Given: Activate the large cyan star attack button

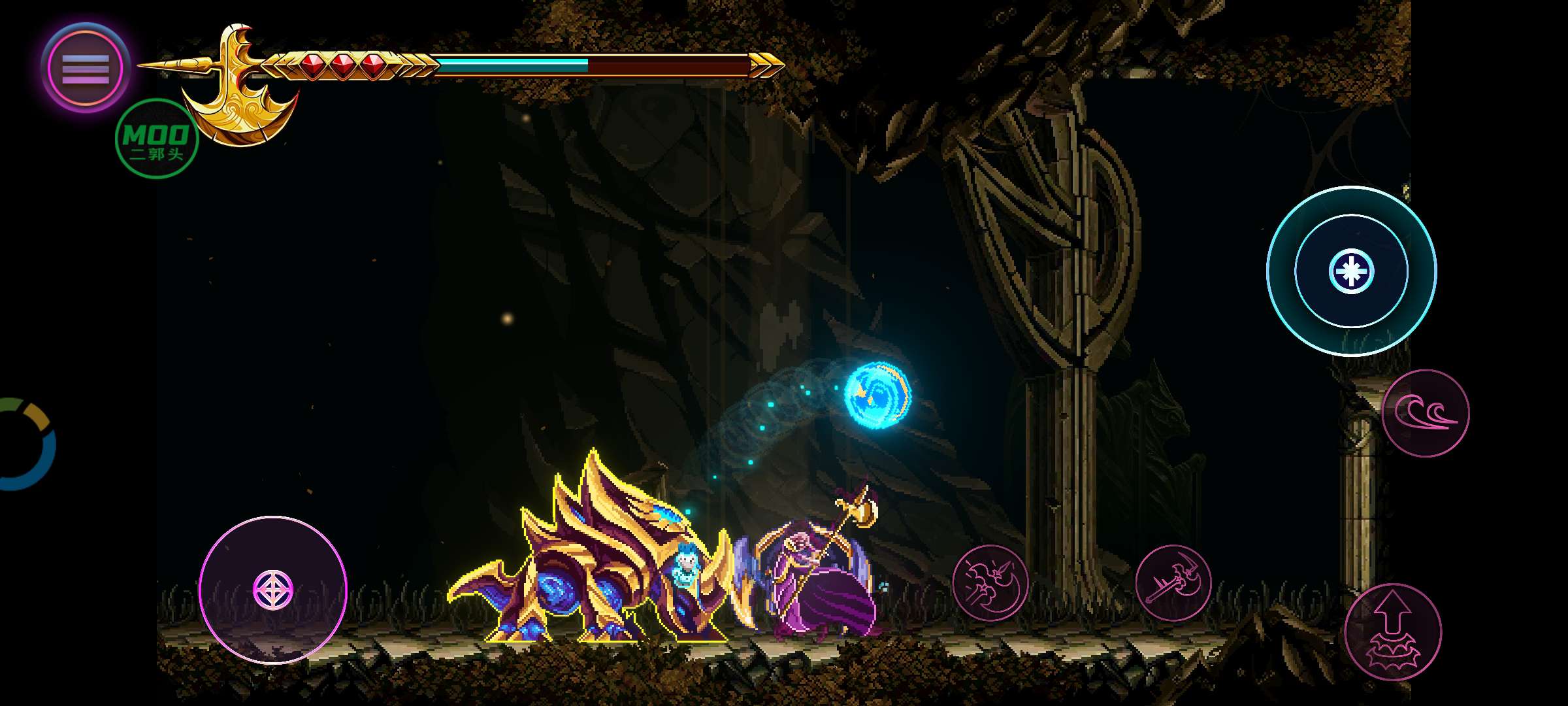Looking at the screenshot, I should [x=1351, y=271].
